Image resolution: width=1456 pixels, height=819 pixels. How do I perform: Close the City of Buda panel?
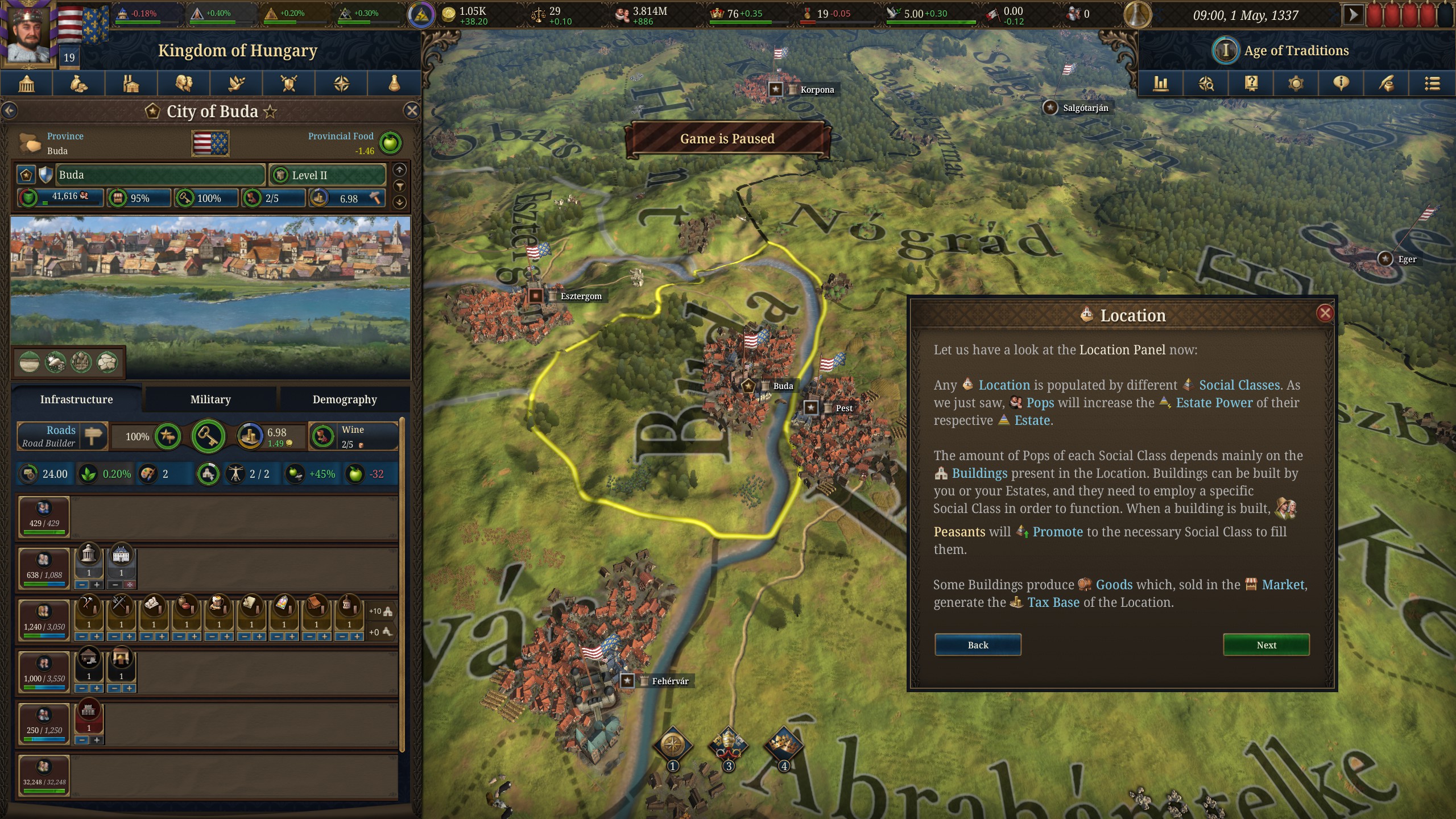(412, 111)
